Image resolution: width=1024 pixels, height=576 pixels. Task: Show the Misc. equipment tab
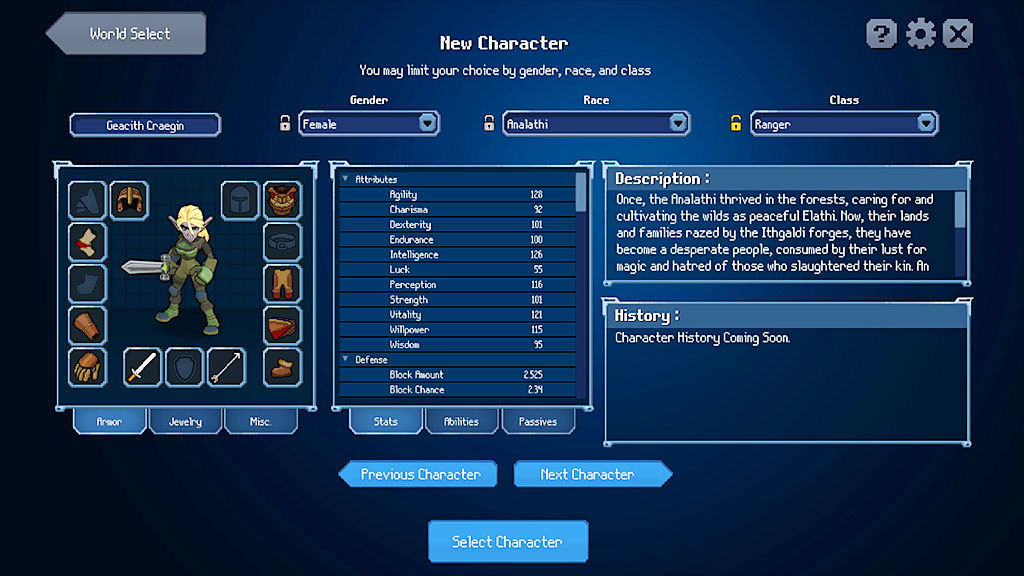pyautogui.click(x=260, y=422)
